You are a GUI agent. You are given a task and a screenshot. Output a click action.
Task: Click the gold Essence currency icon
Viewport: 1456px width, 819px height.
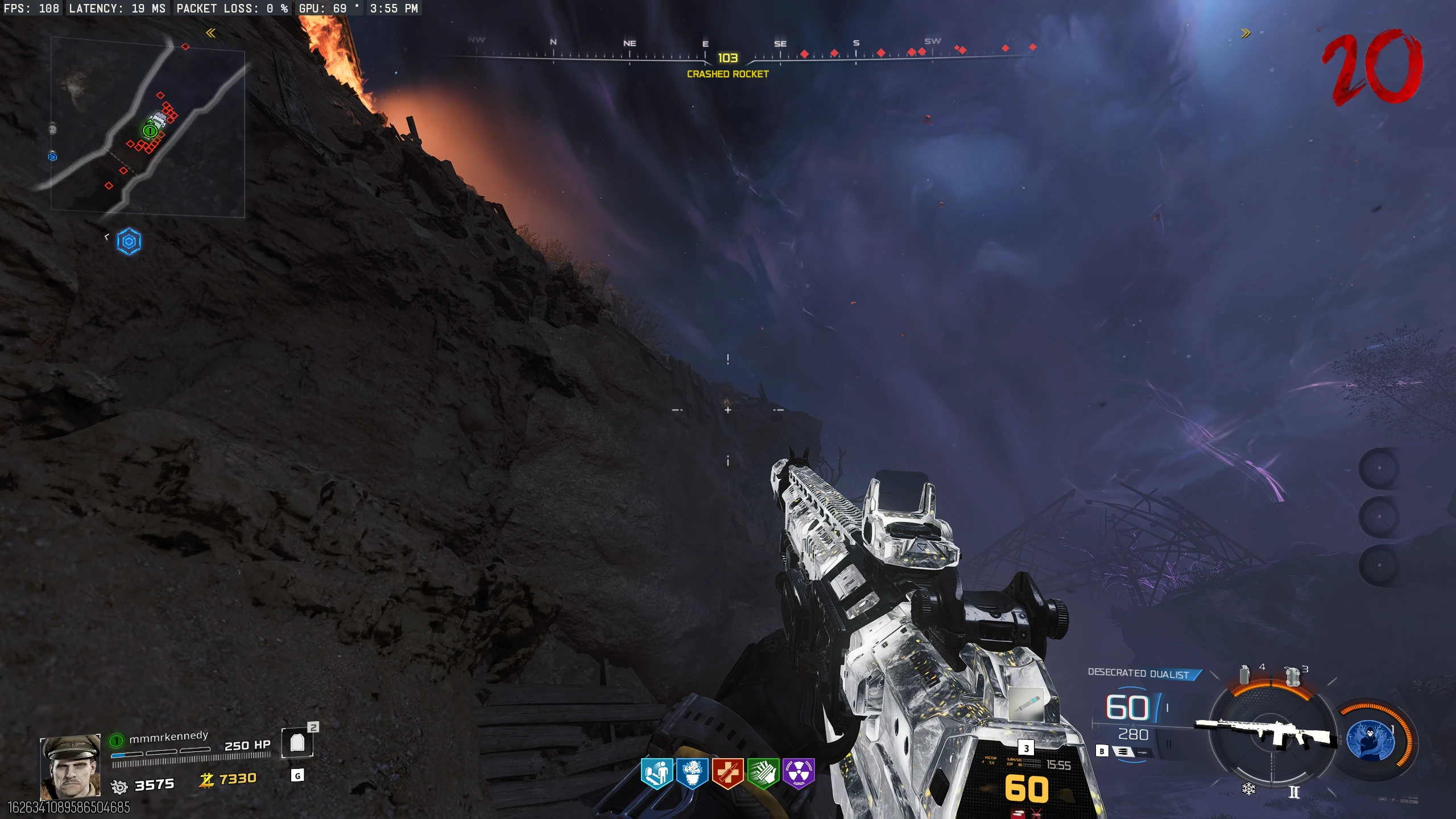click(x=206, y=780)
